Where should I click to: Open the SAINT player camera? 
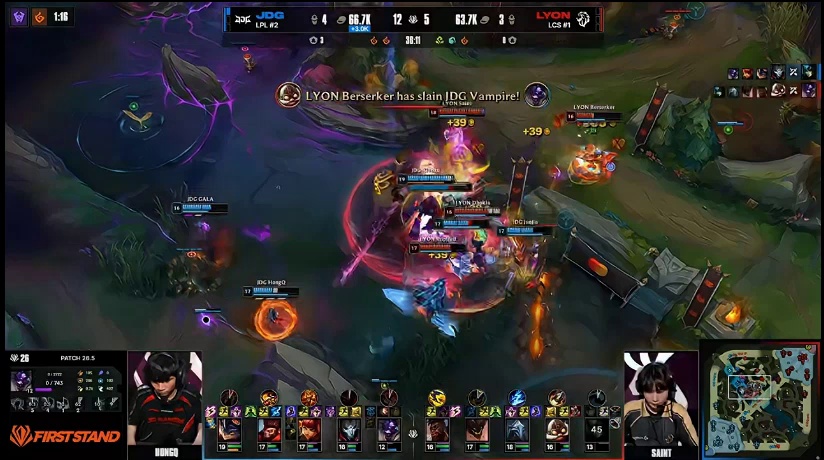[660, 400]
